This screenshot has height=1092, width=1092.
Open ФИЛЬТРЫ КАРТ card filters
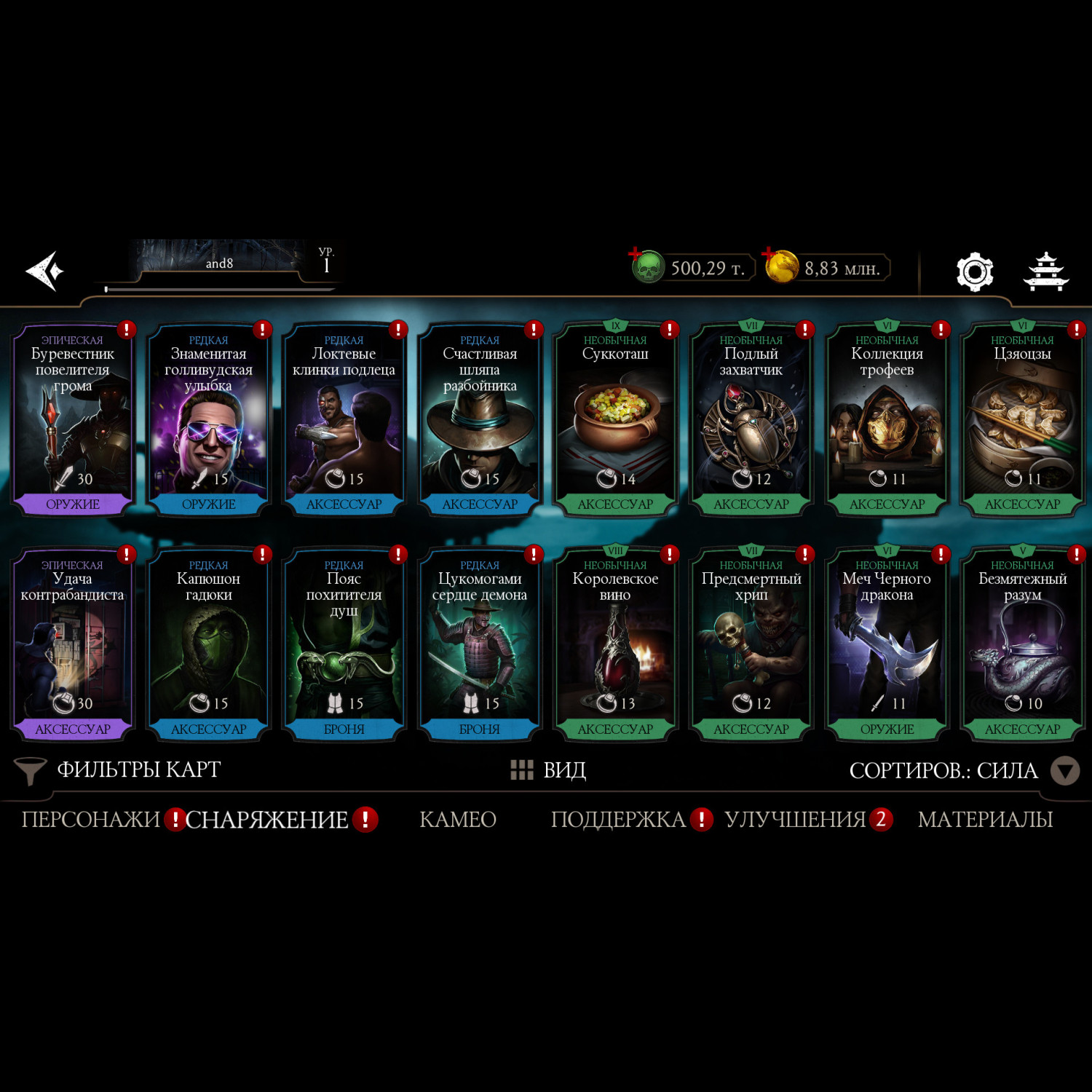coord(119,770)
